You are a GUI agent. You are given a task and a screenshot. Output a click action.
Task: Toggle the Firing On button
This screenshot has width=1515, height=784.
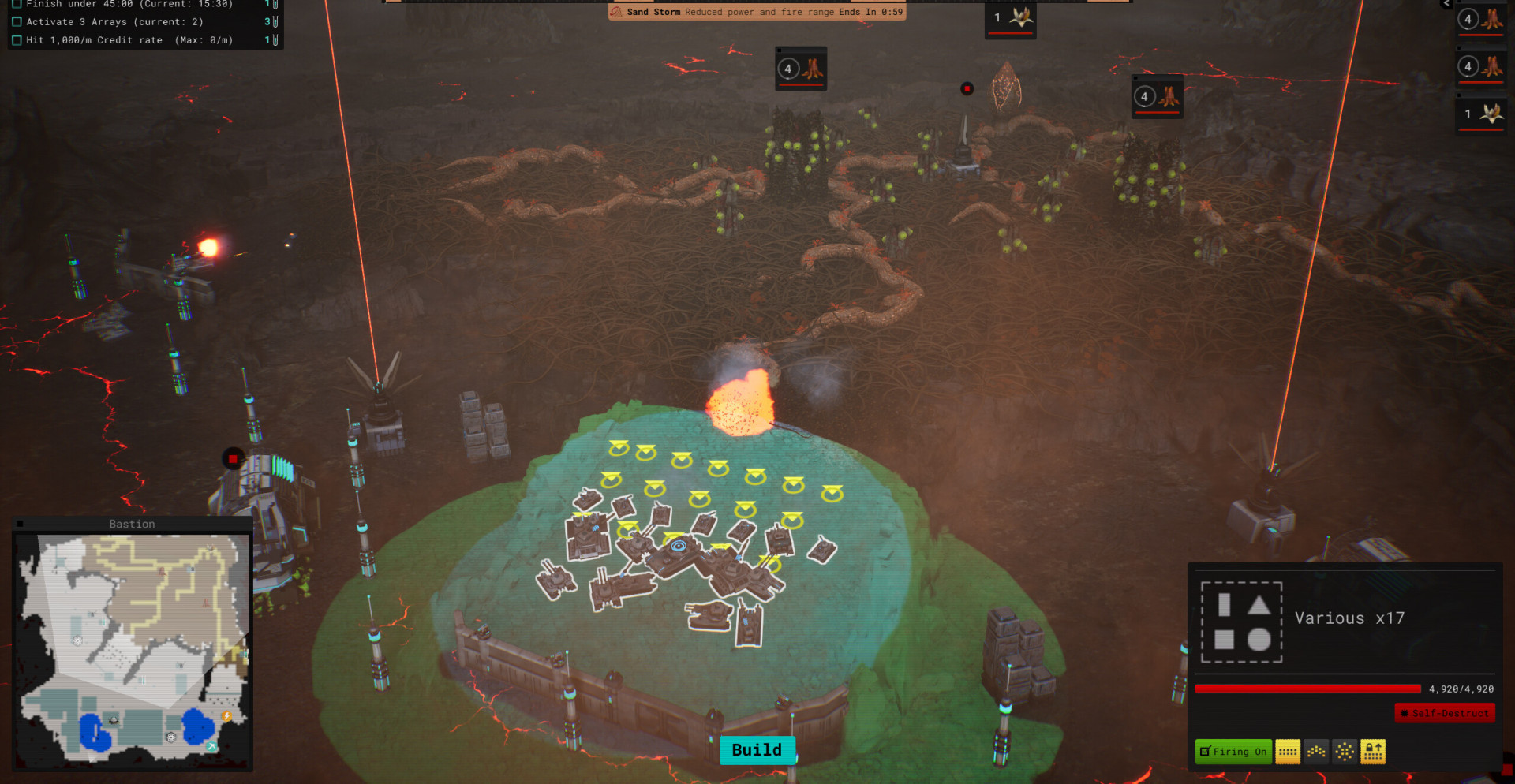click(1233, 752)
